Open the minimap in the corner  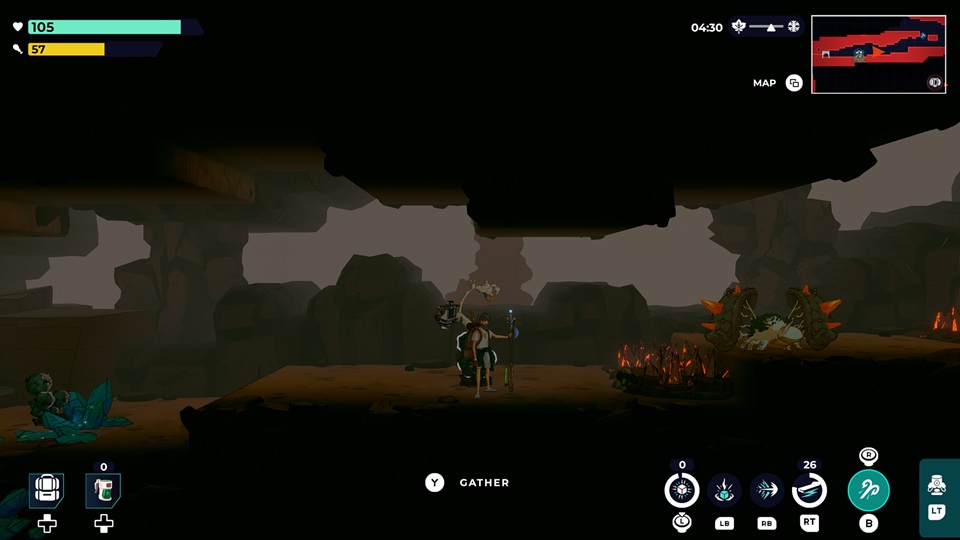coord(878,54)
